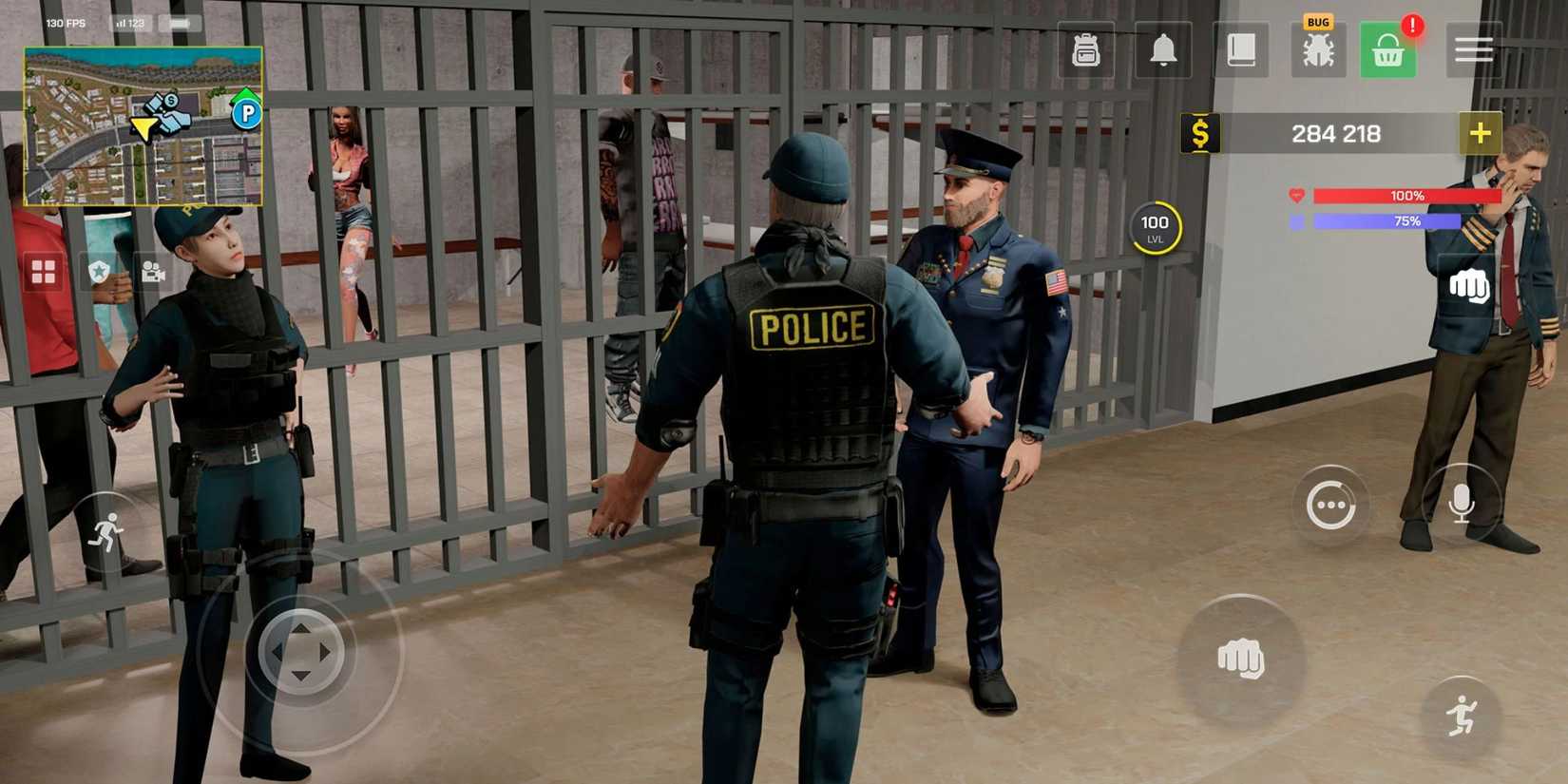The width and height of the screenshot is (1568, 784).
Task: Open the main hamburger menu
Action: click(1474, 50)
